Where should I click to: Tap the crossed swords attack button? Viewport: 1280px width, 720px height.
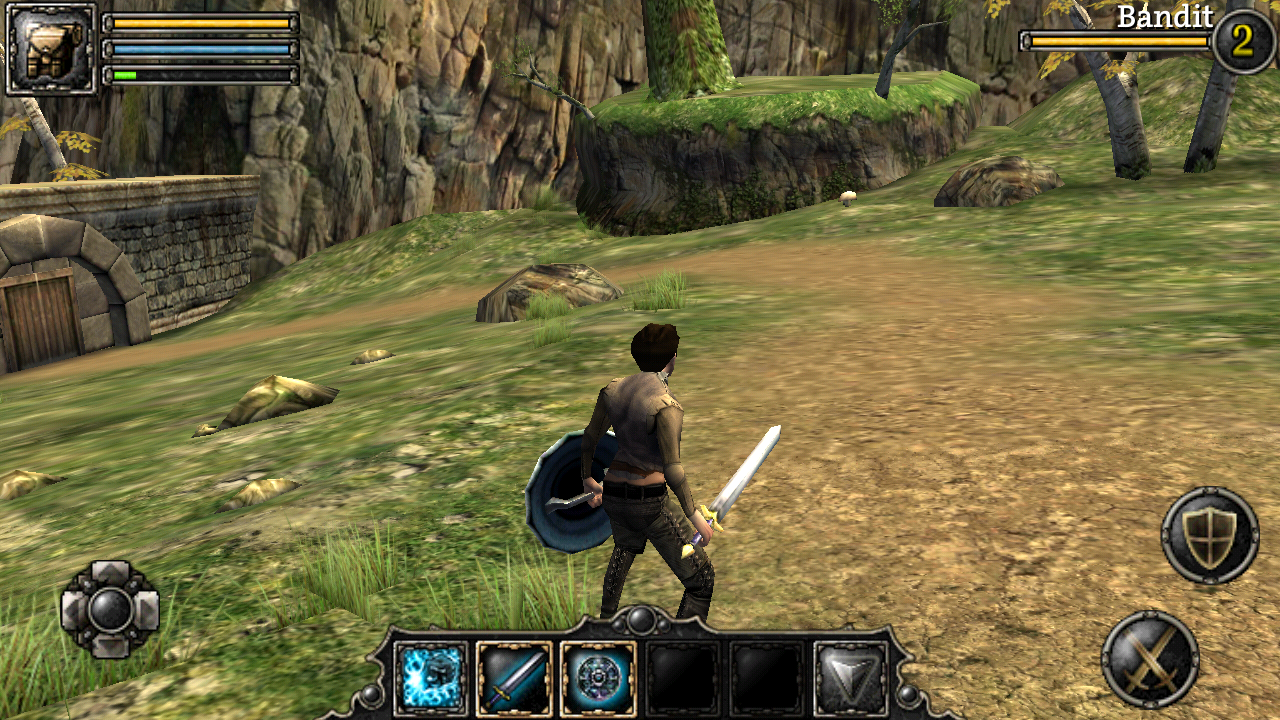(1151, 660)
